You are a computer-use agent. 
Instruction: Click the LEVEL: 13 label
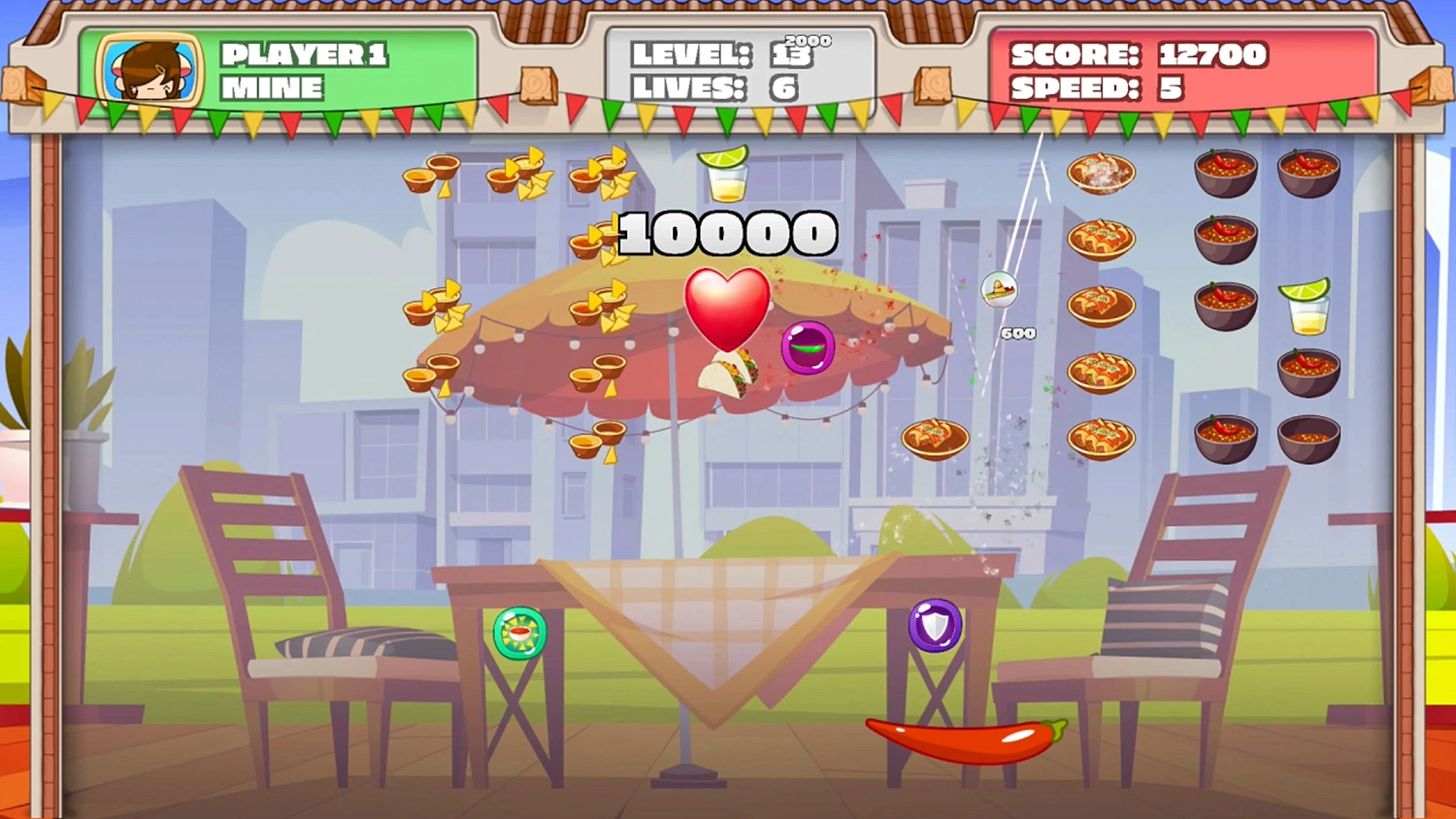(691, 53)
